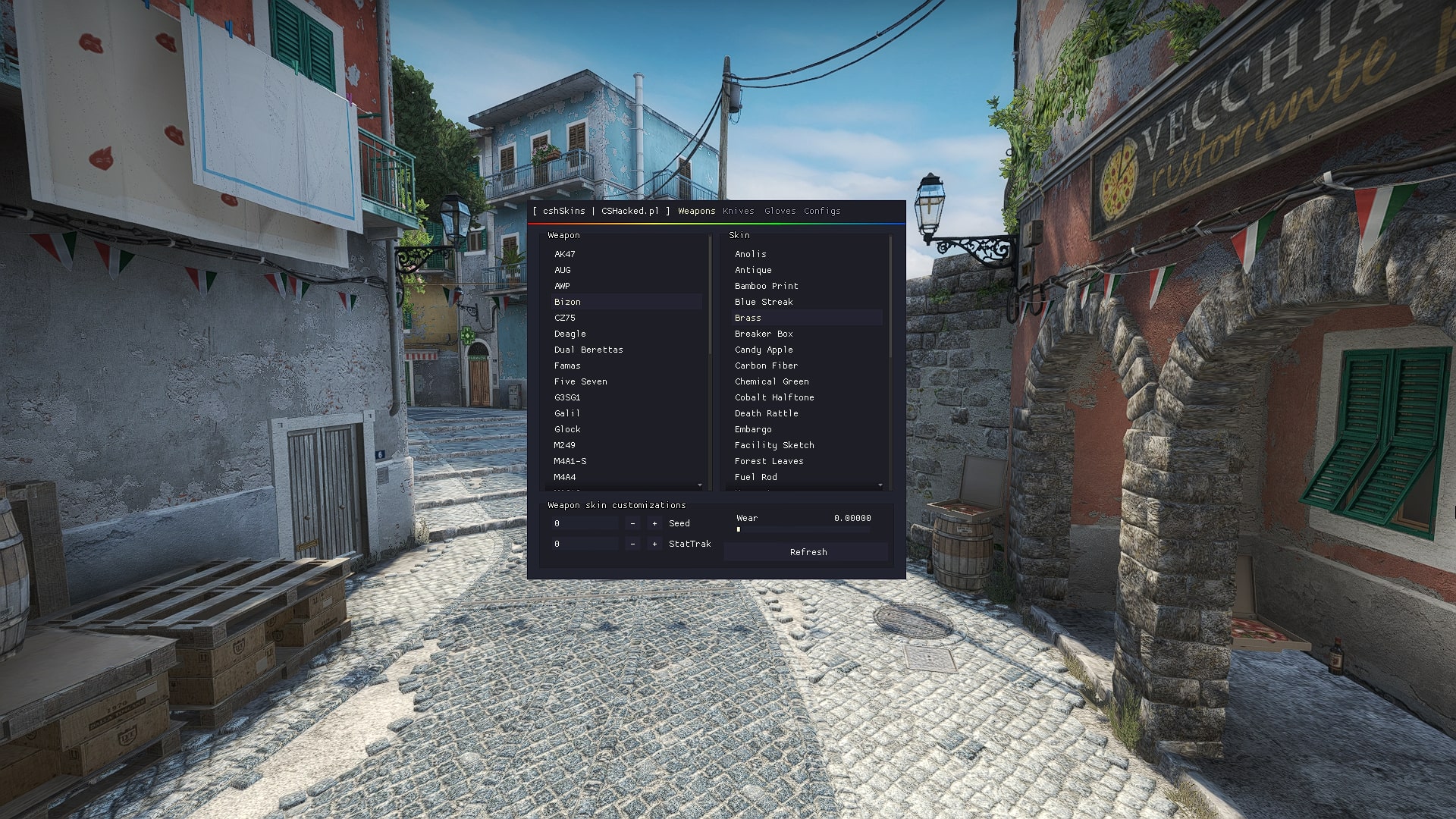The image size is (1456, 819).
Task: Decrement the StatTrak counter
Action: coord(632,544)
